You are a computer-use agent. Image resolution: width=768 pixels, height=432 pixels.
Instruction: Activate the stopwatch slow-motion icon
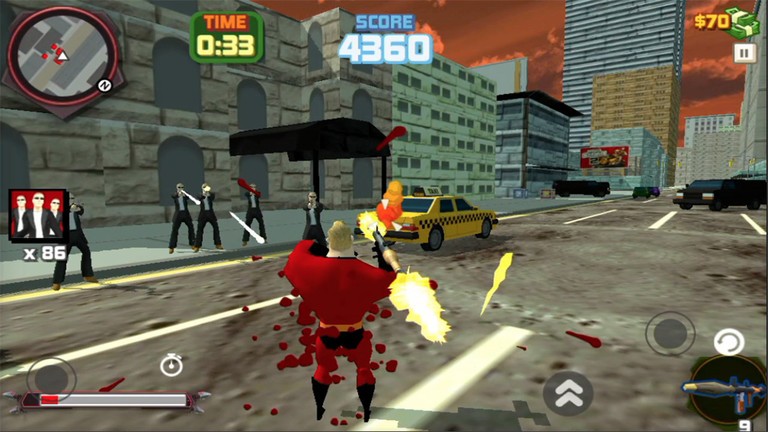pyautogui.click(x=171, y=365)
